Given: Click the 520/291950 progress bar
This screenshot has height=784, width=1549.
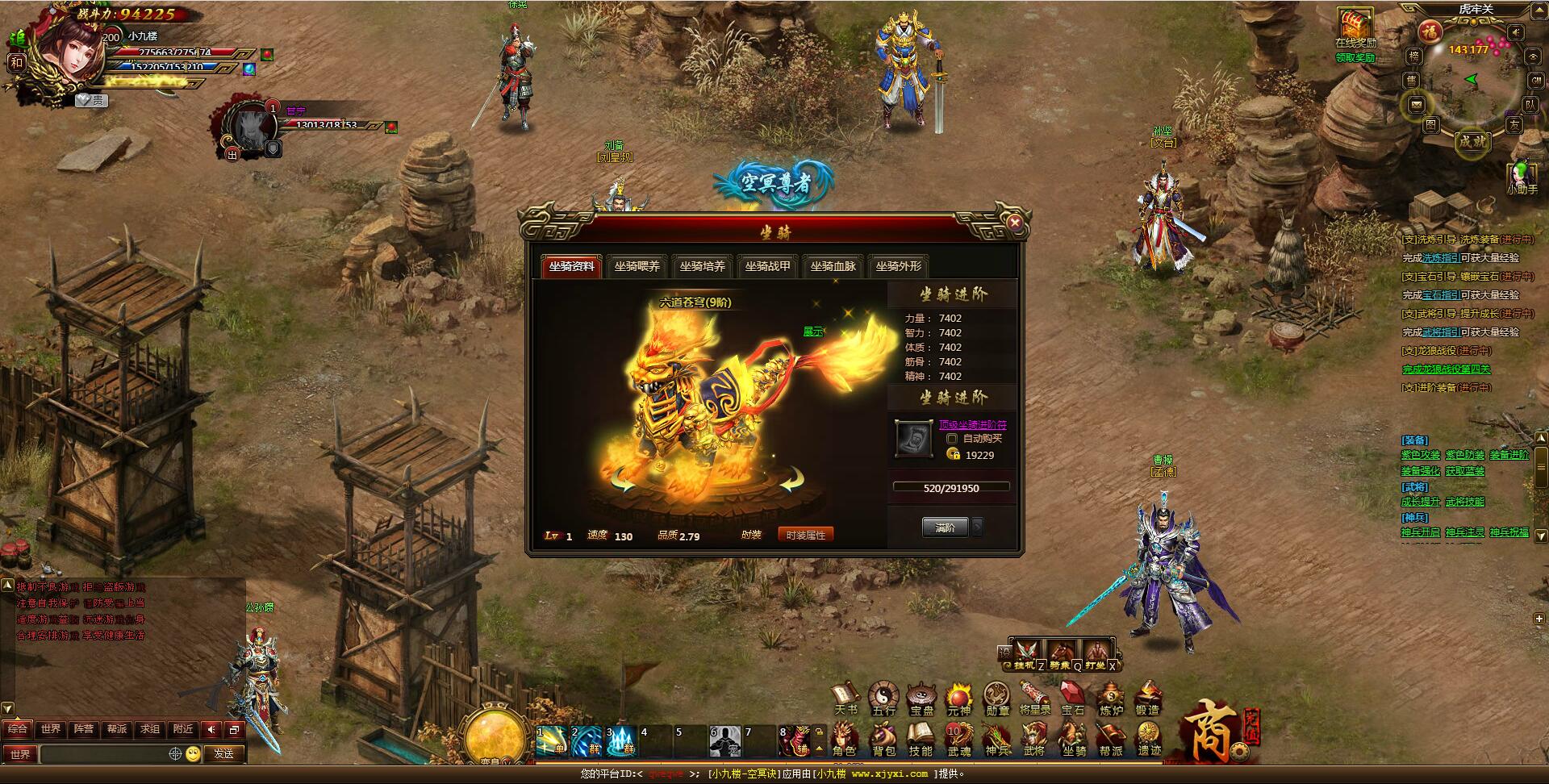Looking at the screenshot, I should [952, 486].
